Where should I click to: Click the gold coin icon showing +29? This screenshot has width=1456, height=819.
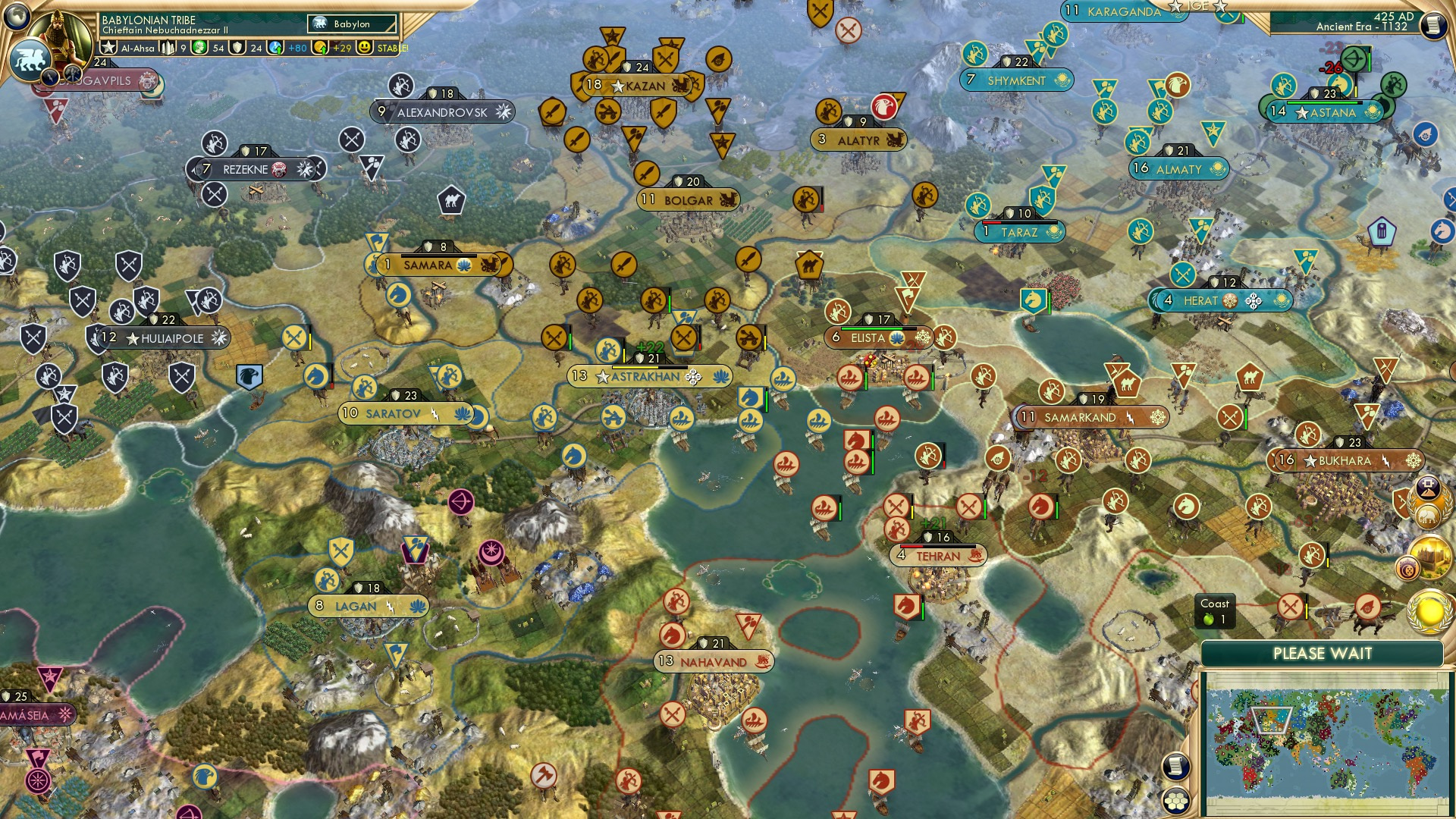(x=319, y=48)
